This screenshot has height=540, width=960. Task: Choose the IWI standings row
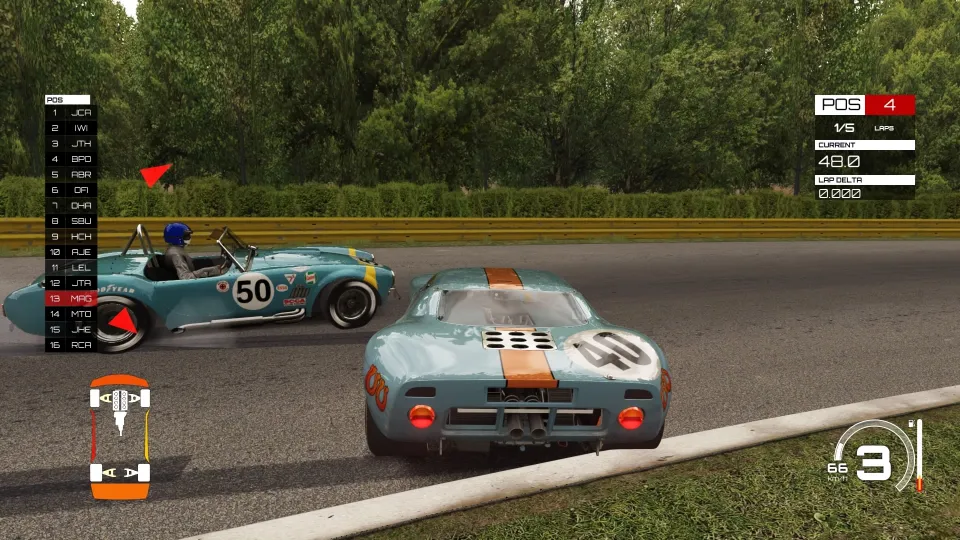70,128
